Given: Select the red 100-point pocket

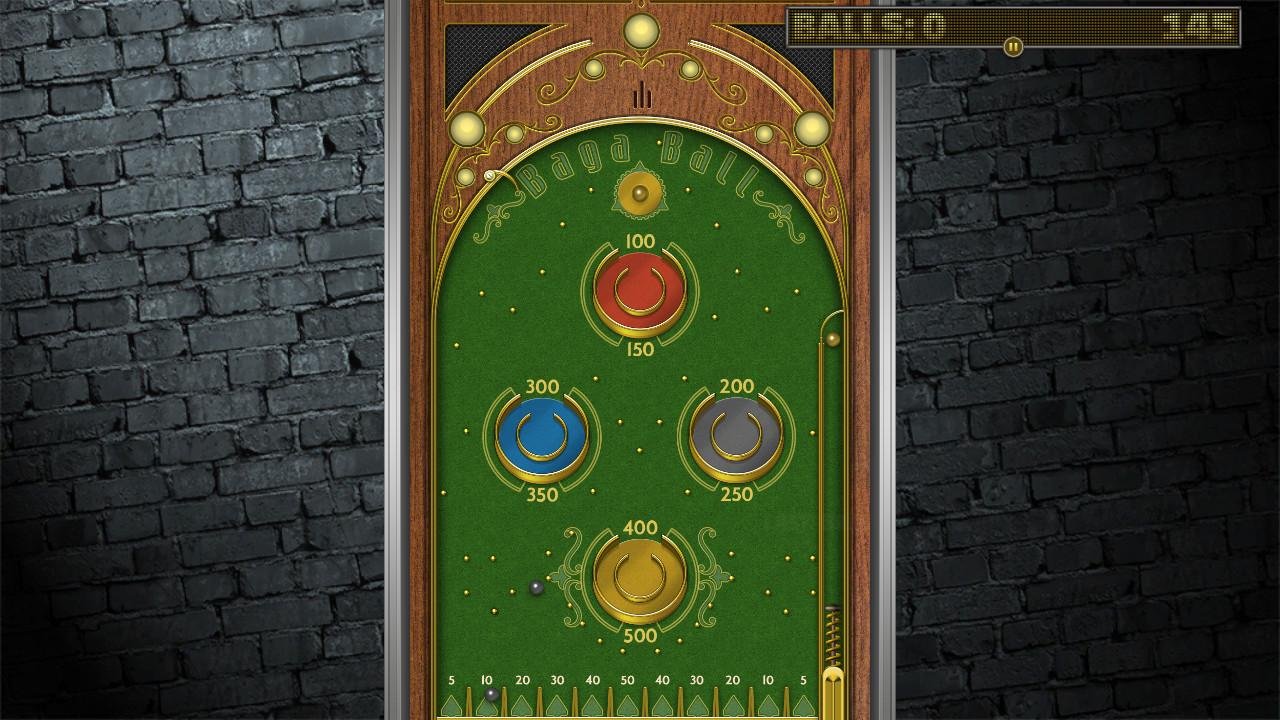Looking at the screenshot, I should tap(638, 290).
